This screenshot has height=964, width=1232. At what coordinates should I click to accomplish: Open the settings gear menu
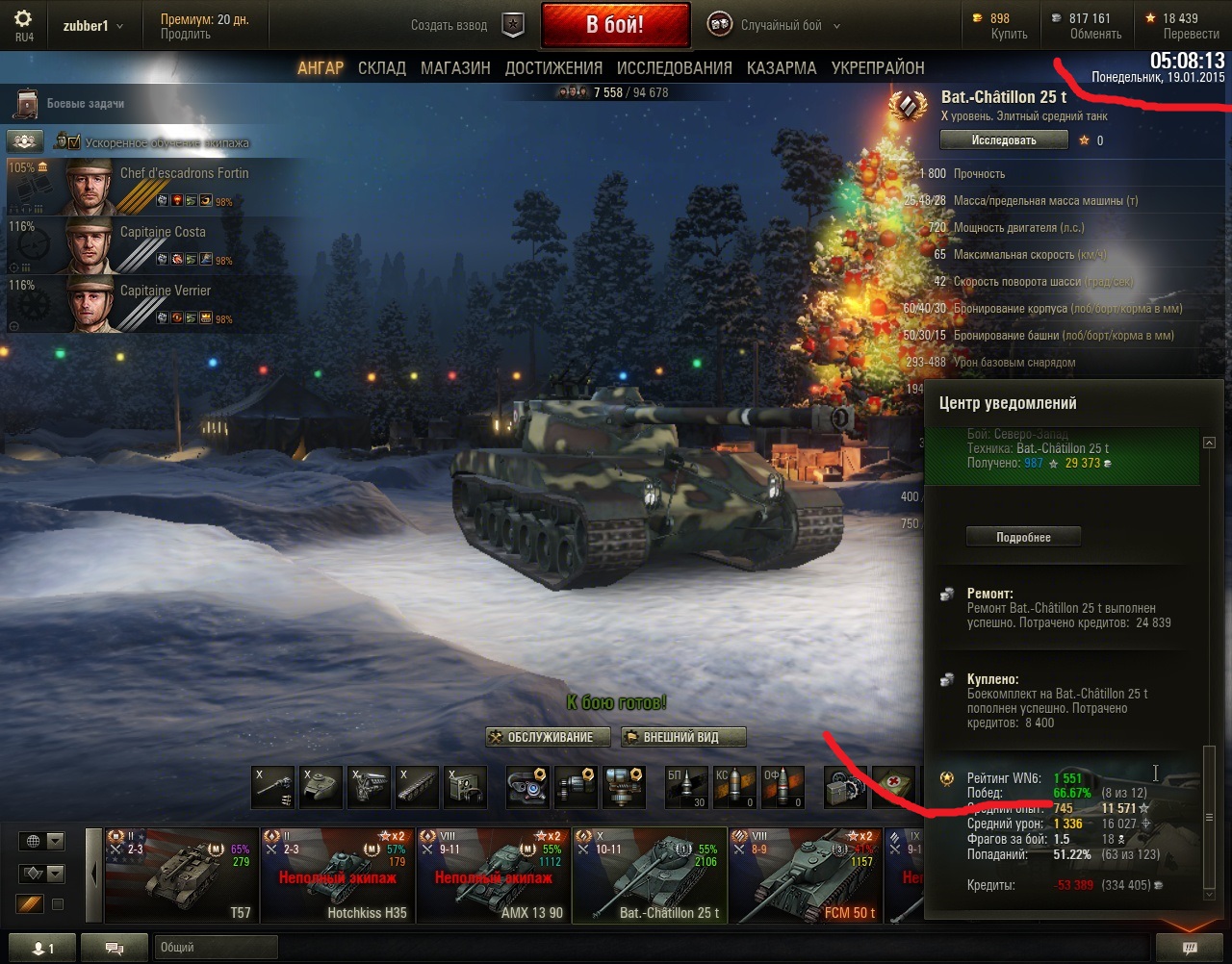click(x=23, y=20)
